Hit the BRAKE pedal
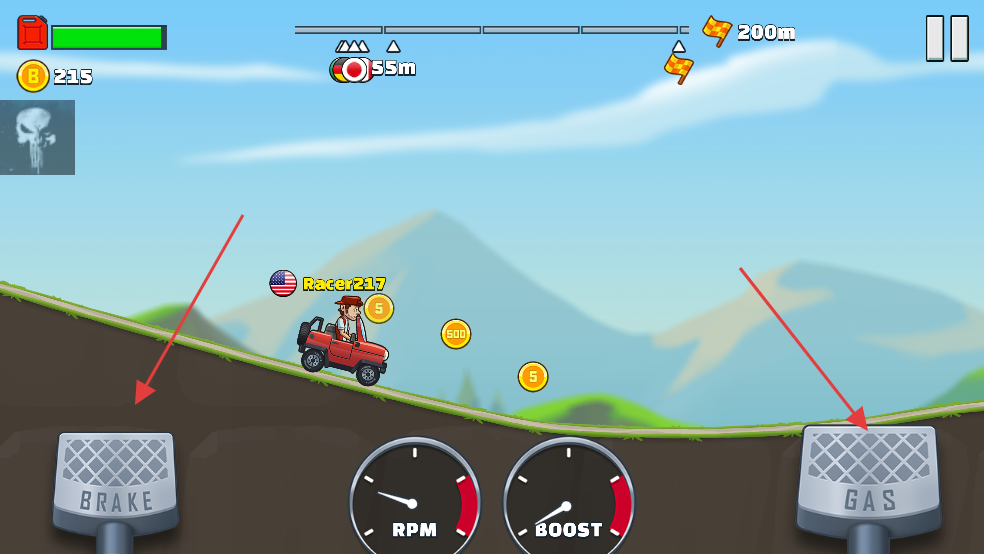The height and width of the screenshot is (554, 984). click(116, 480)
